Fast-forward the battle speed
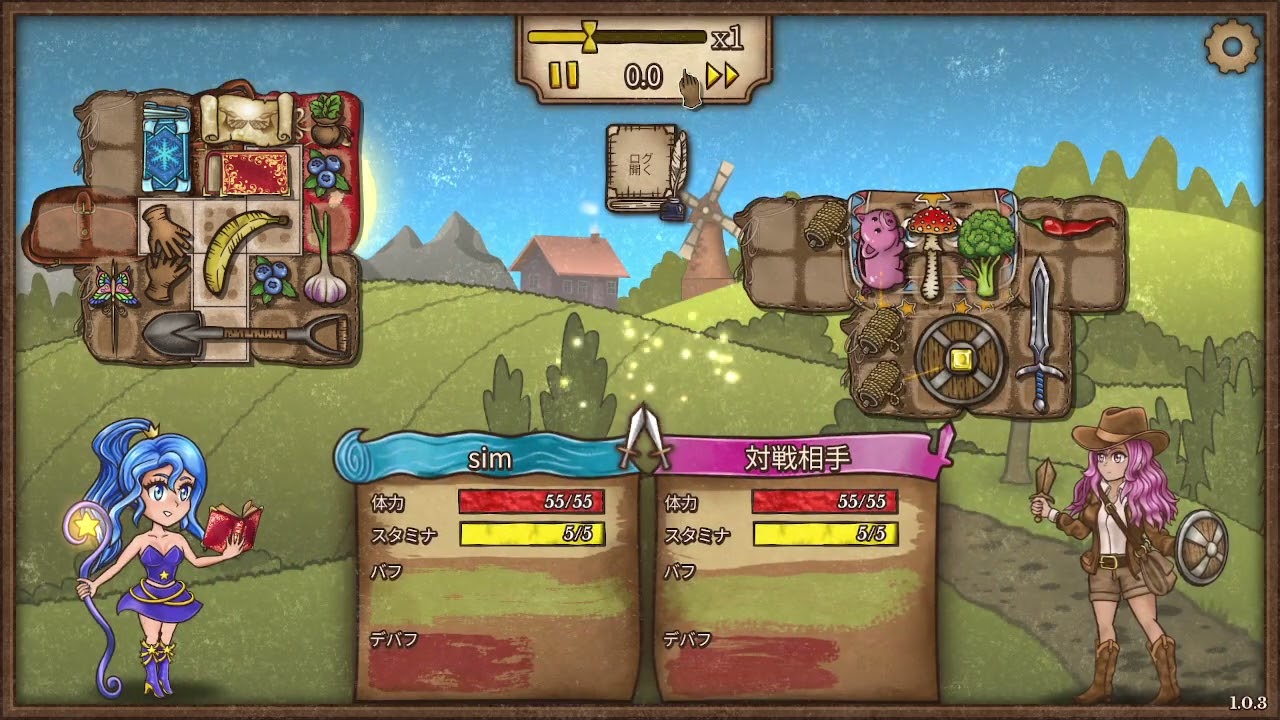Viewport: 1280px width, 720px height. (722, 76)
